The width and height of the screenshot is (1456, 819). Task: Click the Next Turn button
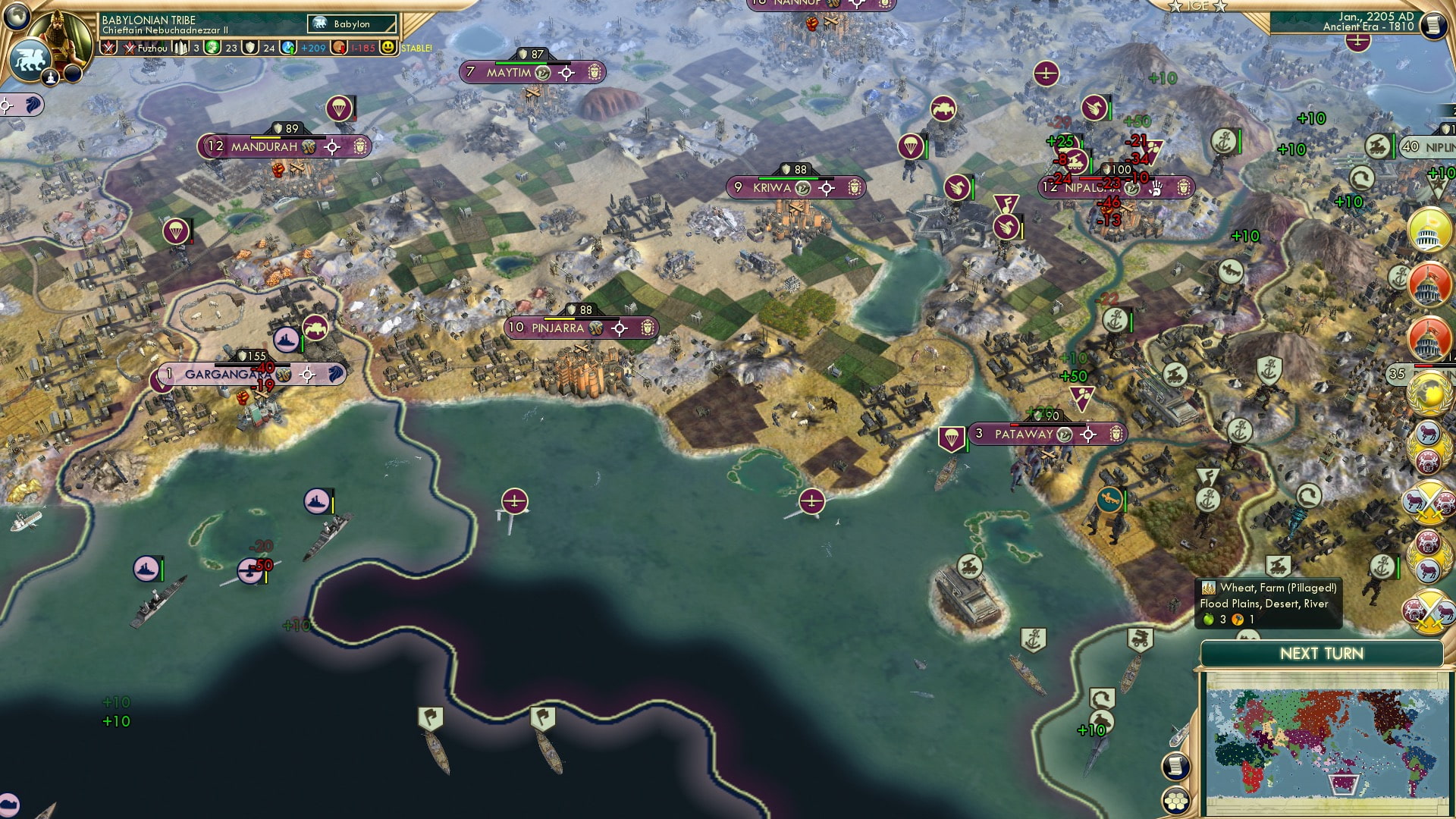1321,653
